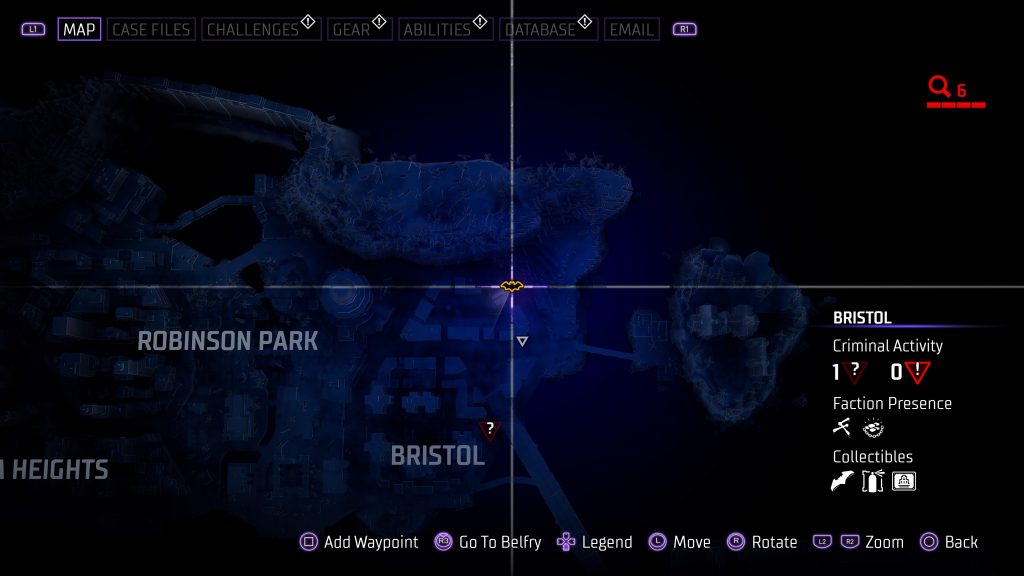Select the batarang collectible icon
Image resolution: width=1024 pixels, height=576 pixels.
843,481
